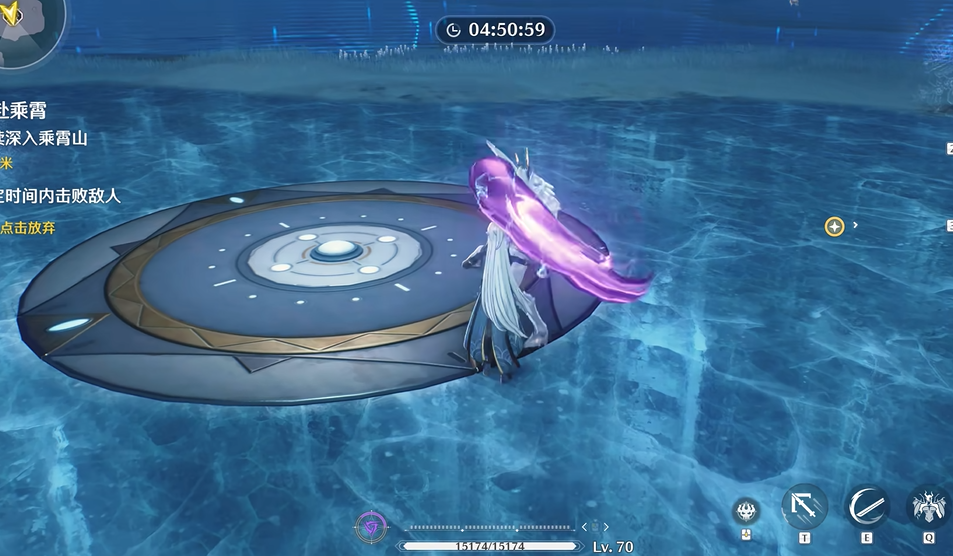953x556 pixels.
Task: Trigger the crescent slash resonance skill
Action: click(x=866, y=507)
